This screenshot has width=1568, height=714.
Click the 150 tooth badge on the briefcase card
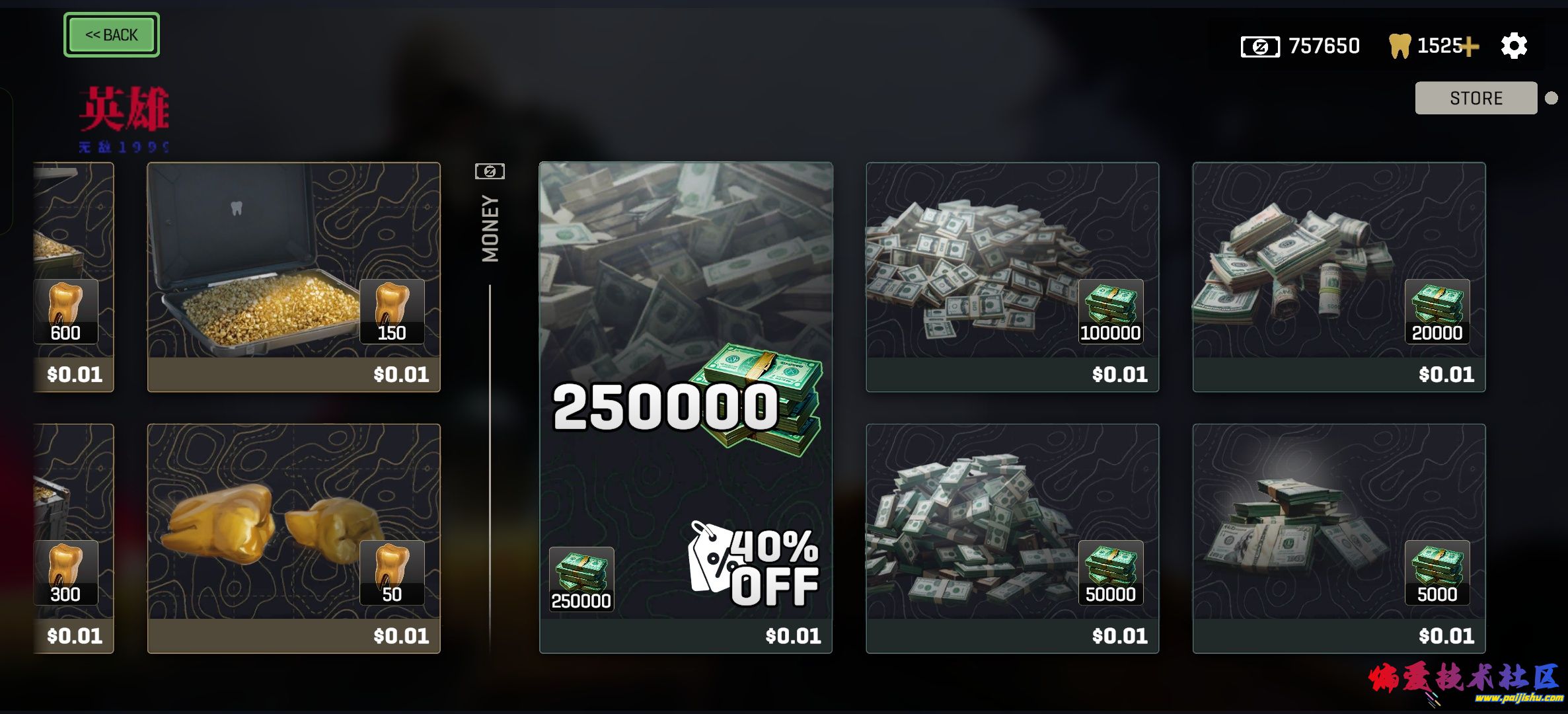(392, 311)
